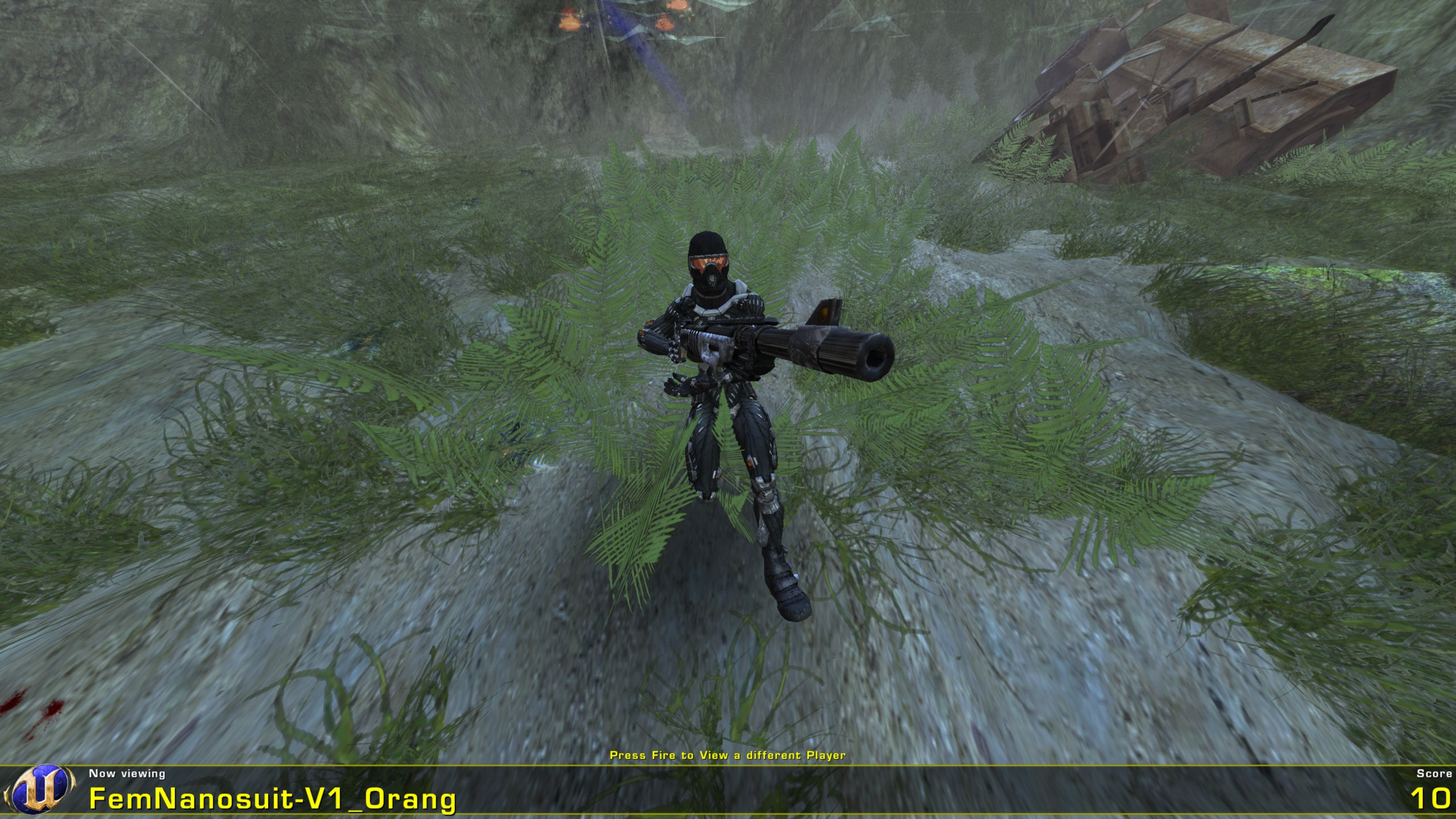
Task: Toggle the character's rebreather mouthpiece
Action: [x=712, y=280]
